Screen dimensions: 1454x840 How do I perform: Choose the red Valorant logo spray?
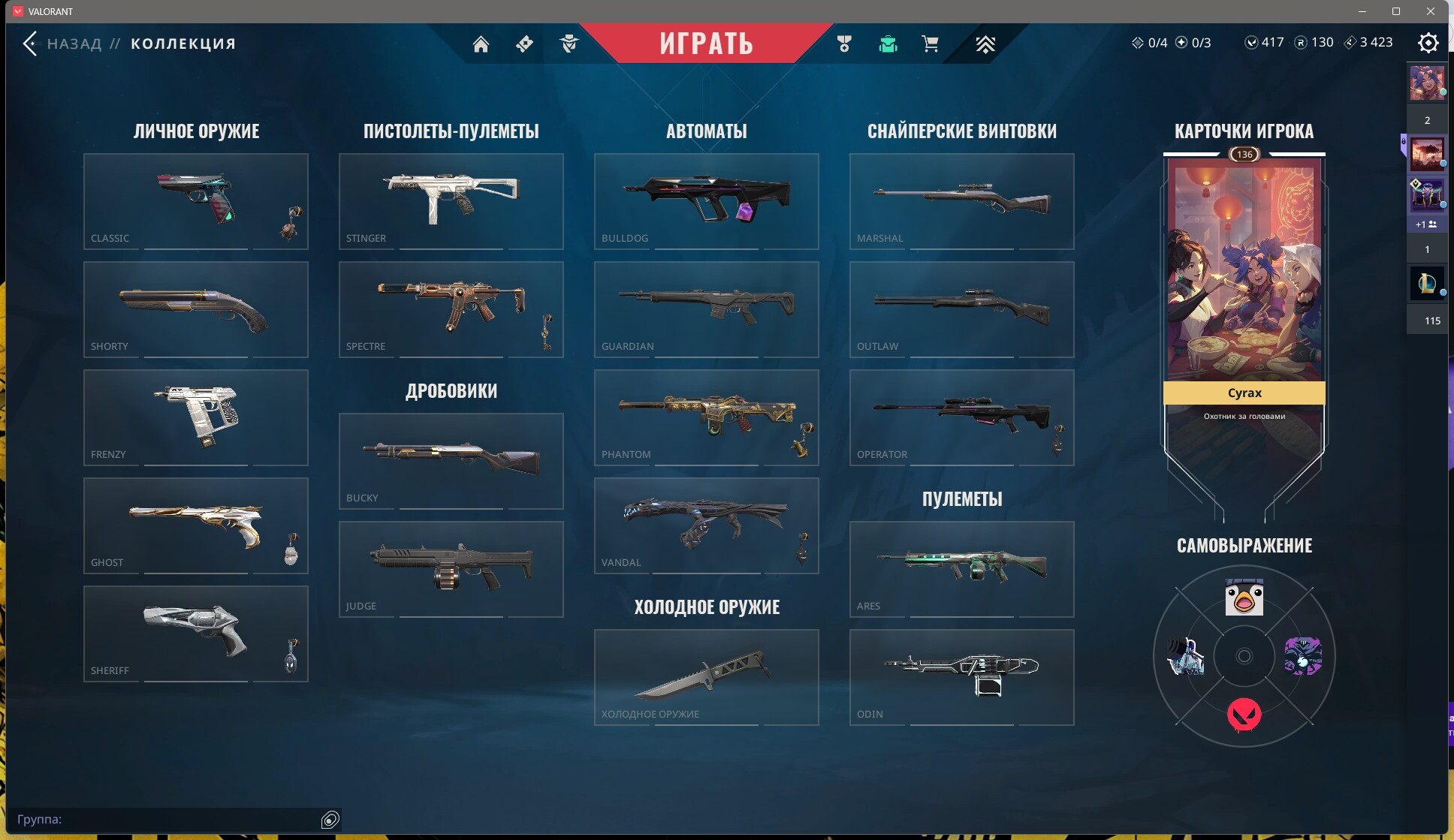[1244, 714]
